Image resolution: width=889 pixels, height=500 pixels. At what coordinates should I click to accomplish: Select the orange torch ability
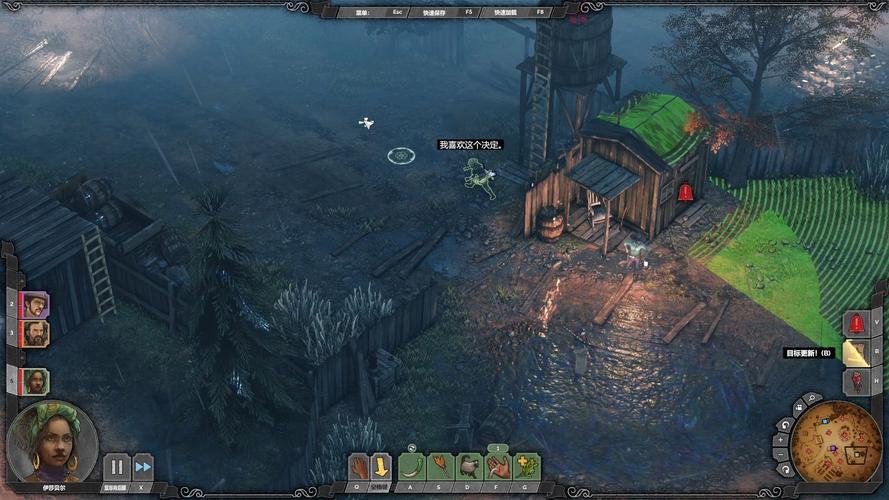(x=440, y=467)
